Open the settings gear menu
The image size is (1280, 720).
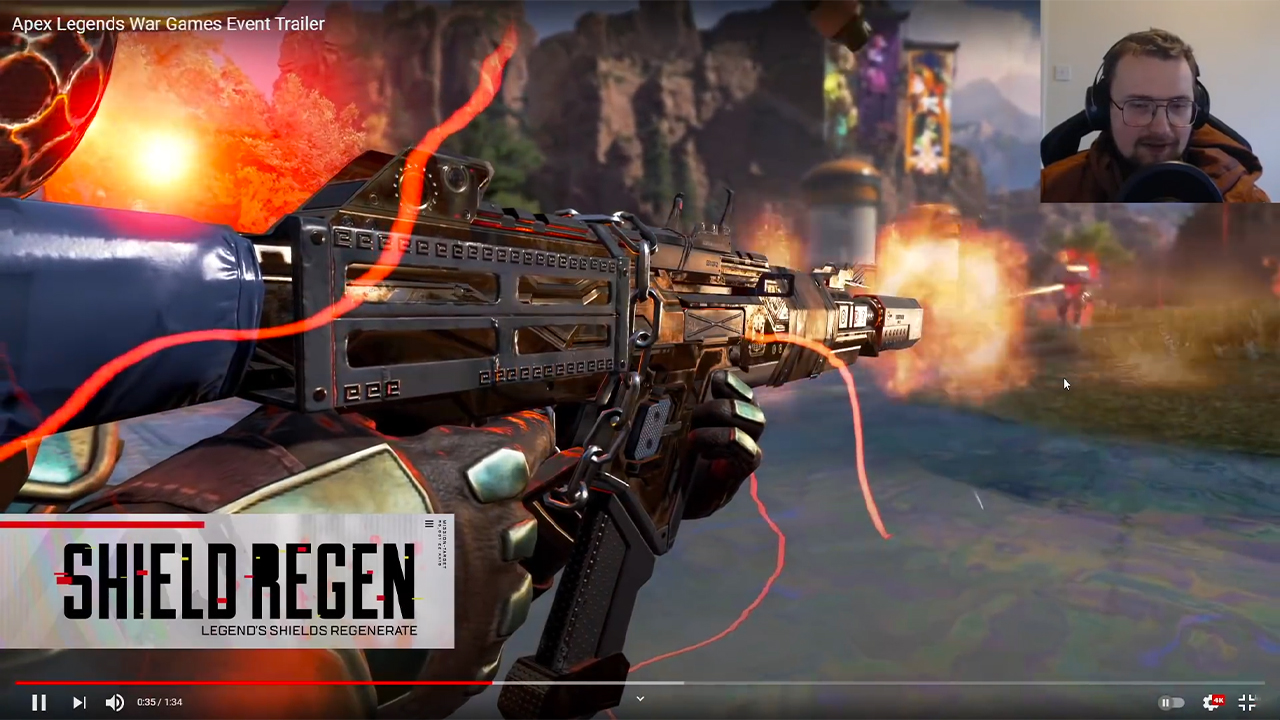[1208, 704]
